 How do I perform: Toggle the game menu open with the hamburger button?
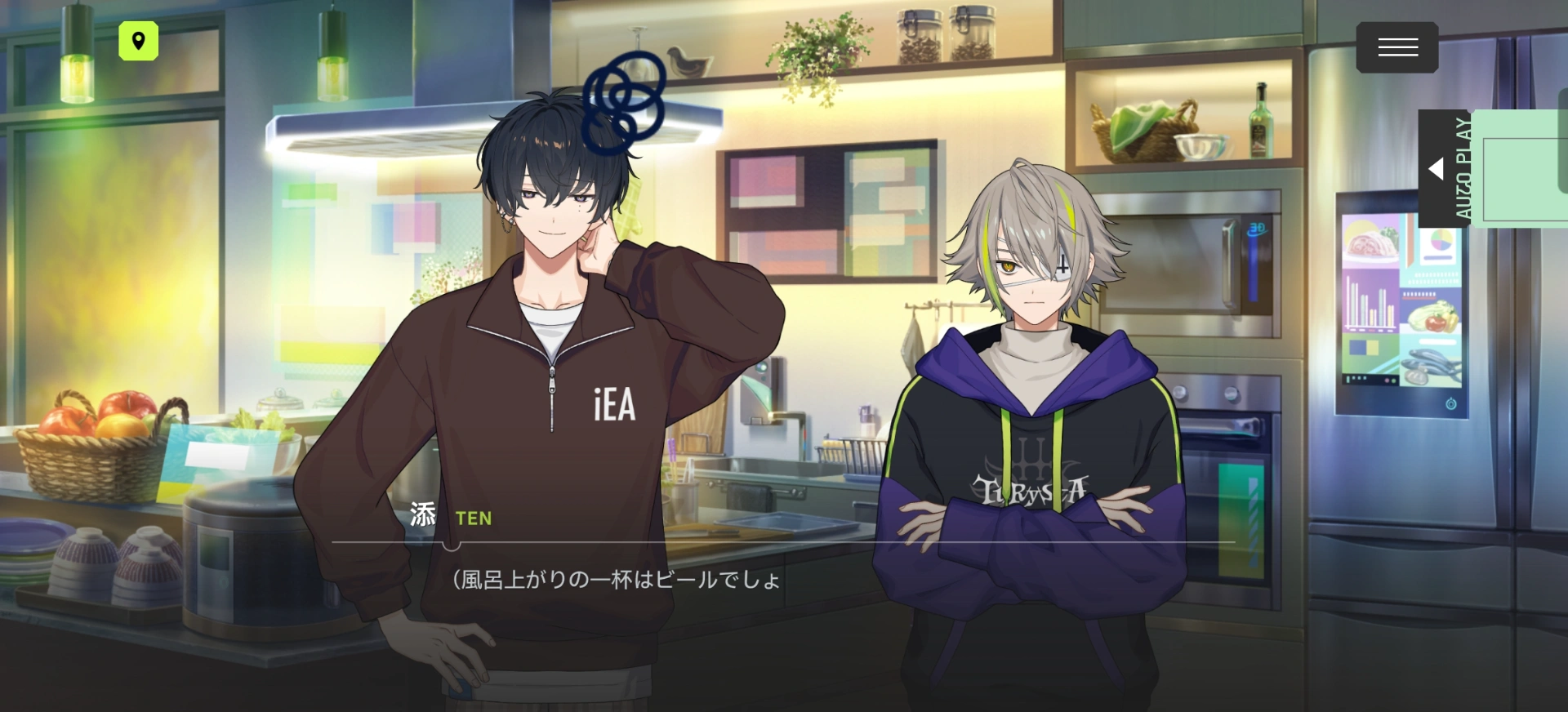coord(1396,47)
